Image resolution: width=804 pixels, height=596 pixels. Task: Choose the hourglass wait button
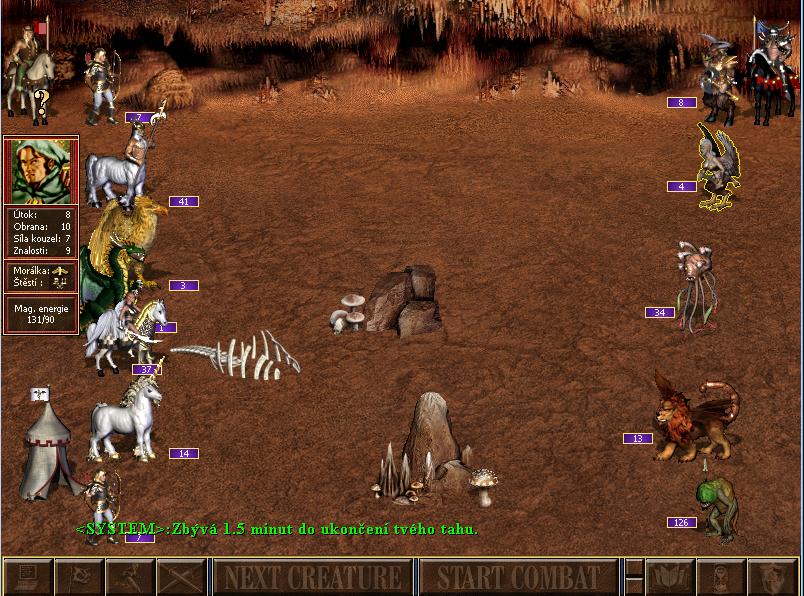click(x=720, y=577)
